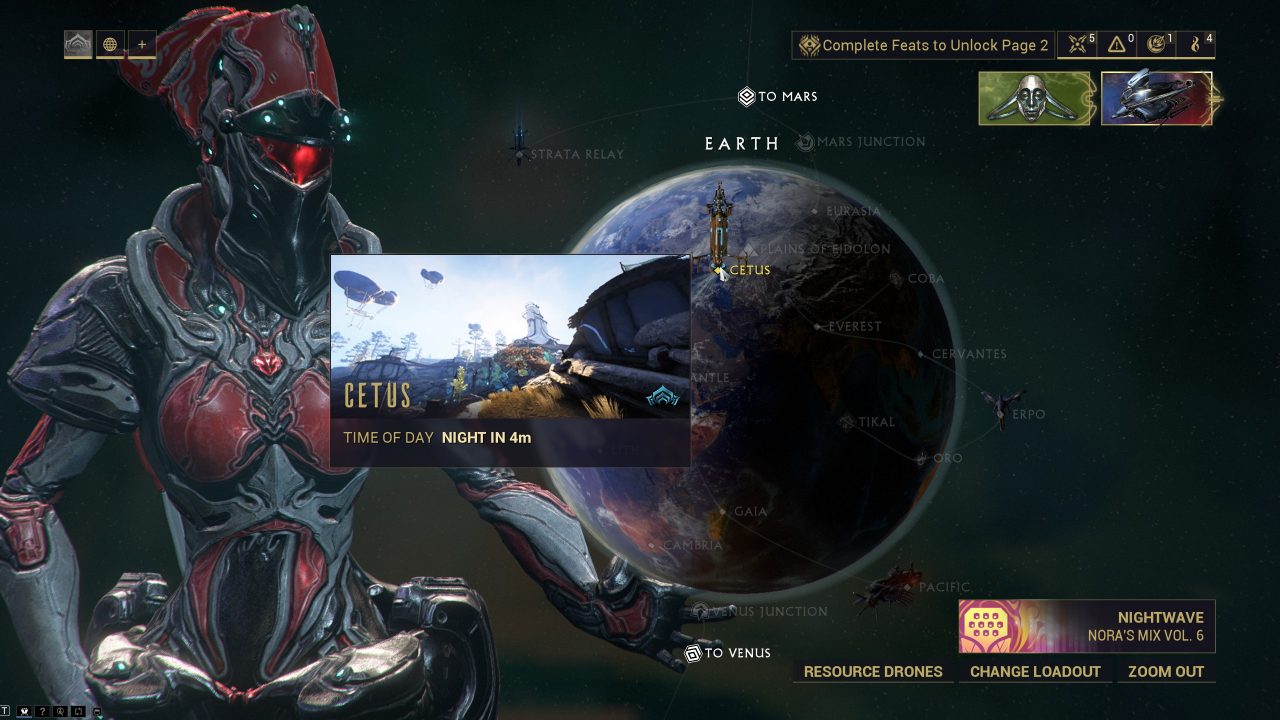This screenshot has width=1280, height=720.
Task: Click the ZOOM OUT button
Action: click(x=1166, y=671)
